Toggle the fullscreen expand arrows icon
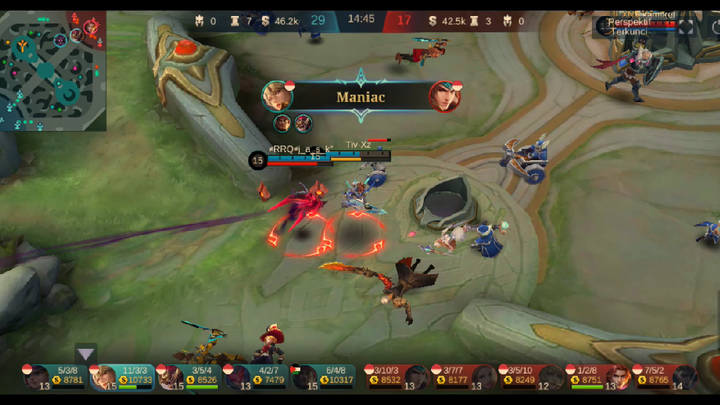The height and width of the screenshot is (405, 720). coord(685,27)
